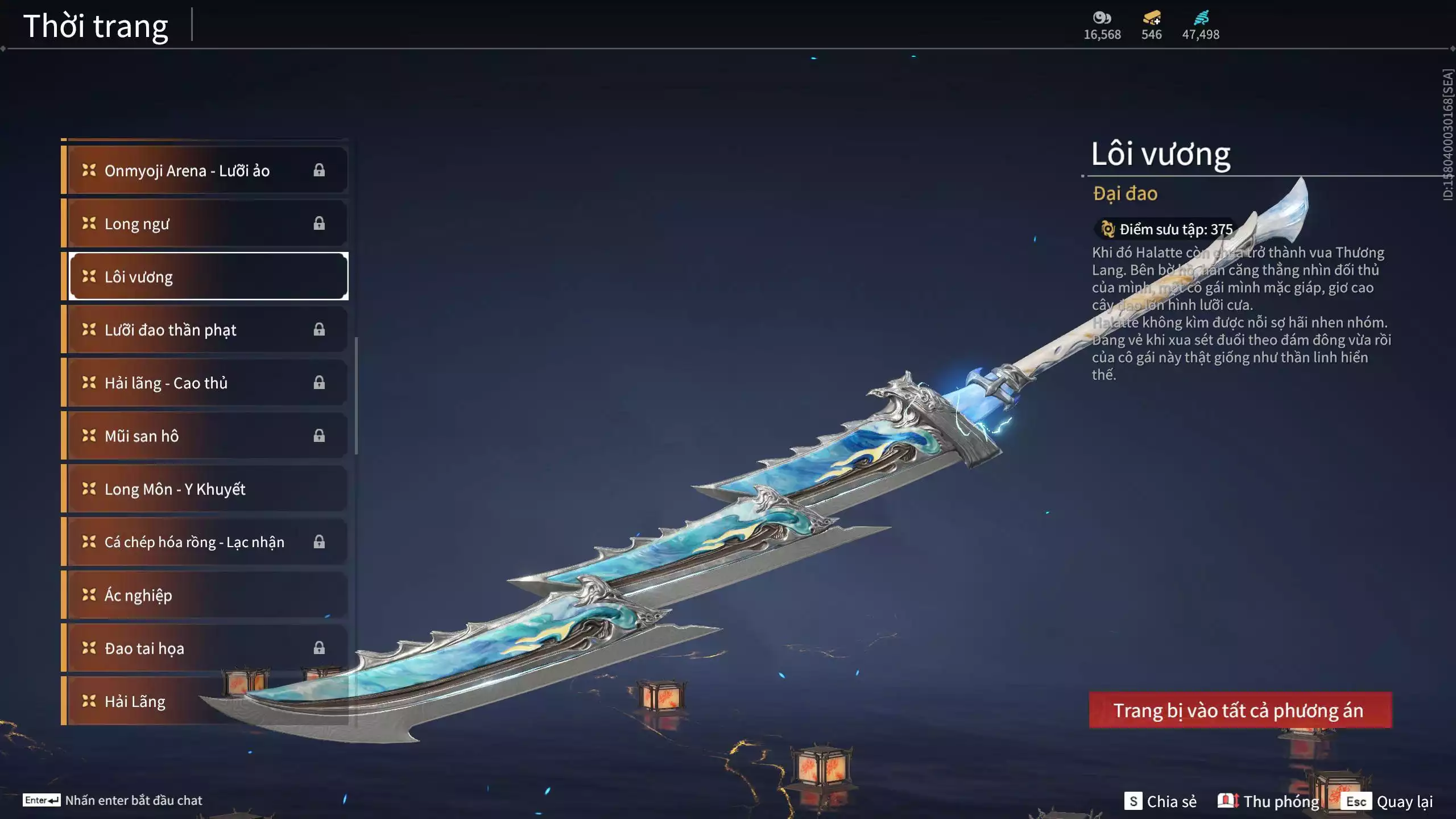Open the chat input prompt
The height and width of the screenshot is (819, 1456).
(113, 800)
